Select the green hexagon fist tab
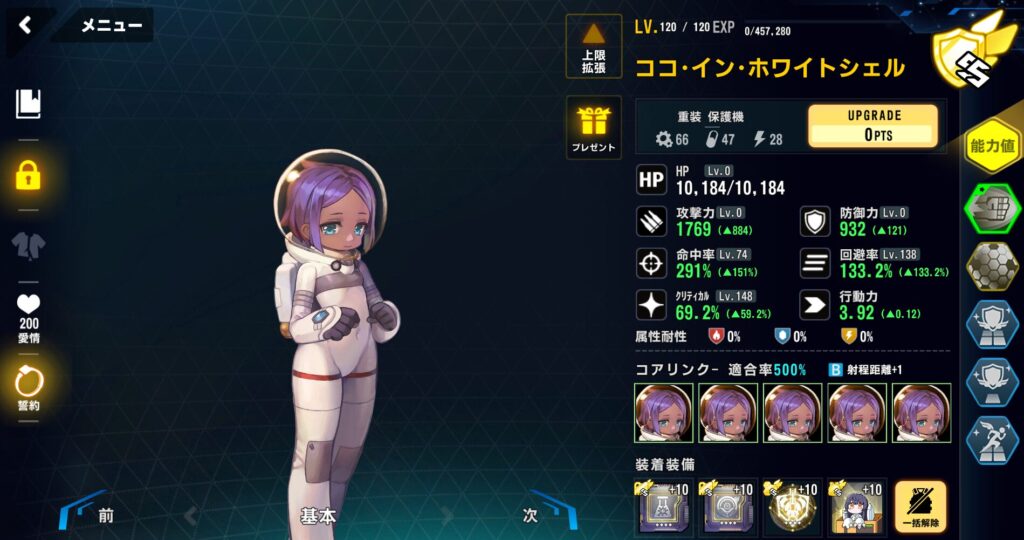This screenshot has width=1024, height=540. coord(991,208)
